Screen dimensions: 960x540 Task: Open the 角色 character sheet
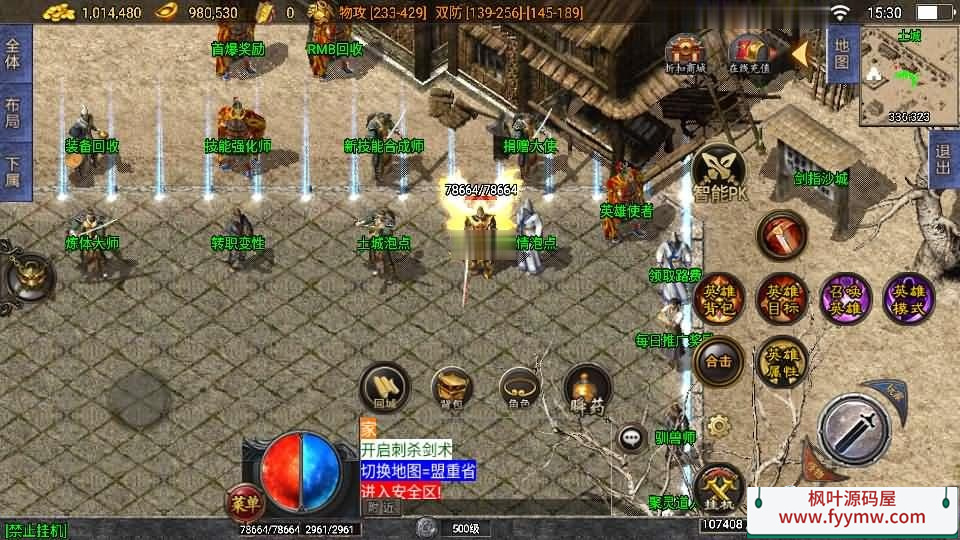point(520,389)
